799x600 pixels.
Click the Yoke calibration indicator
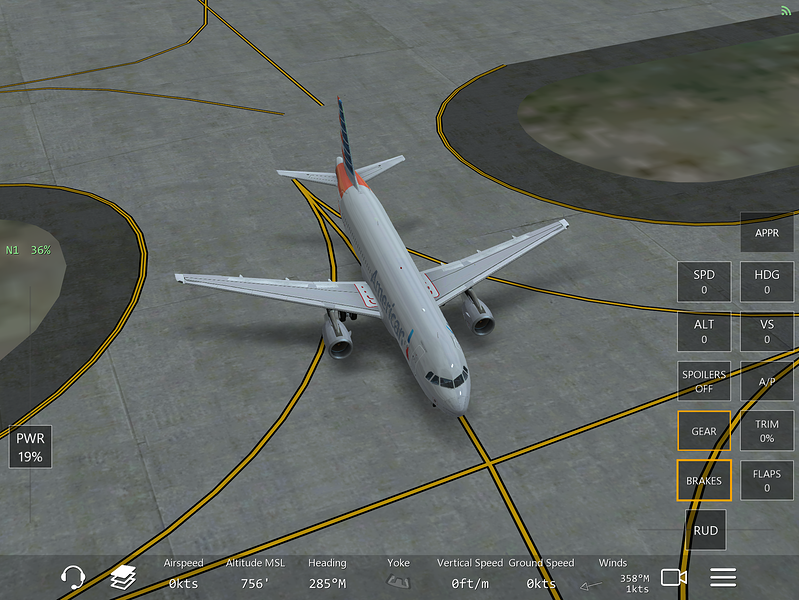click(398, 577)
